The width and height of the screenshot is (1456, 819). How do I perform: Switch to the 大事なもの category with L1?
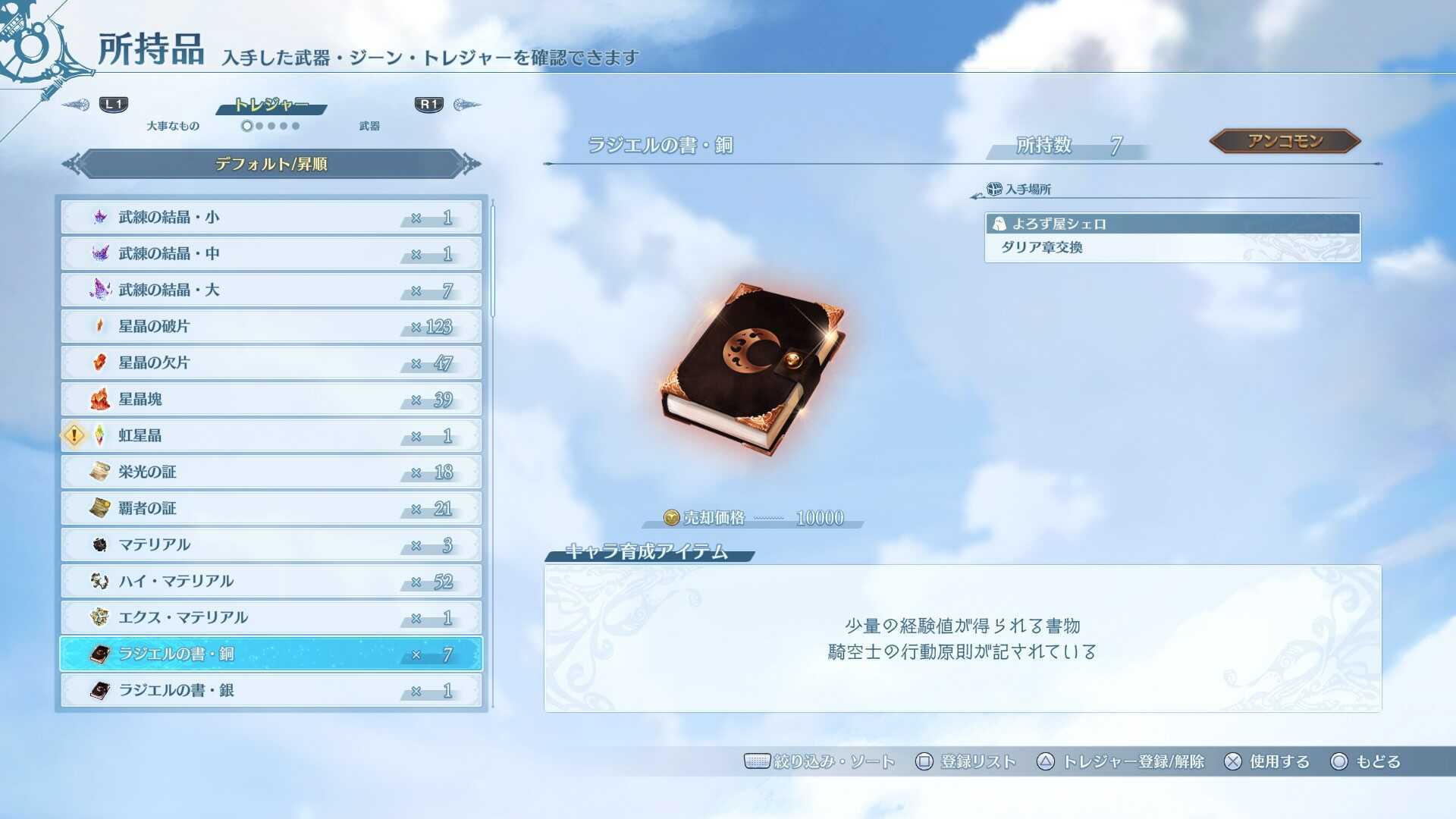pos(112,105)
